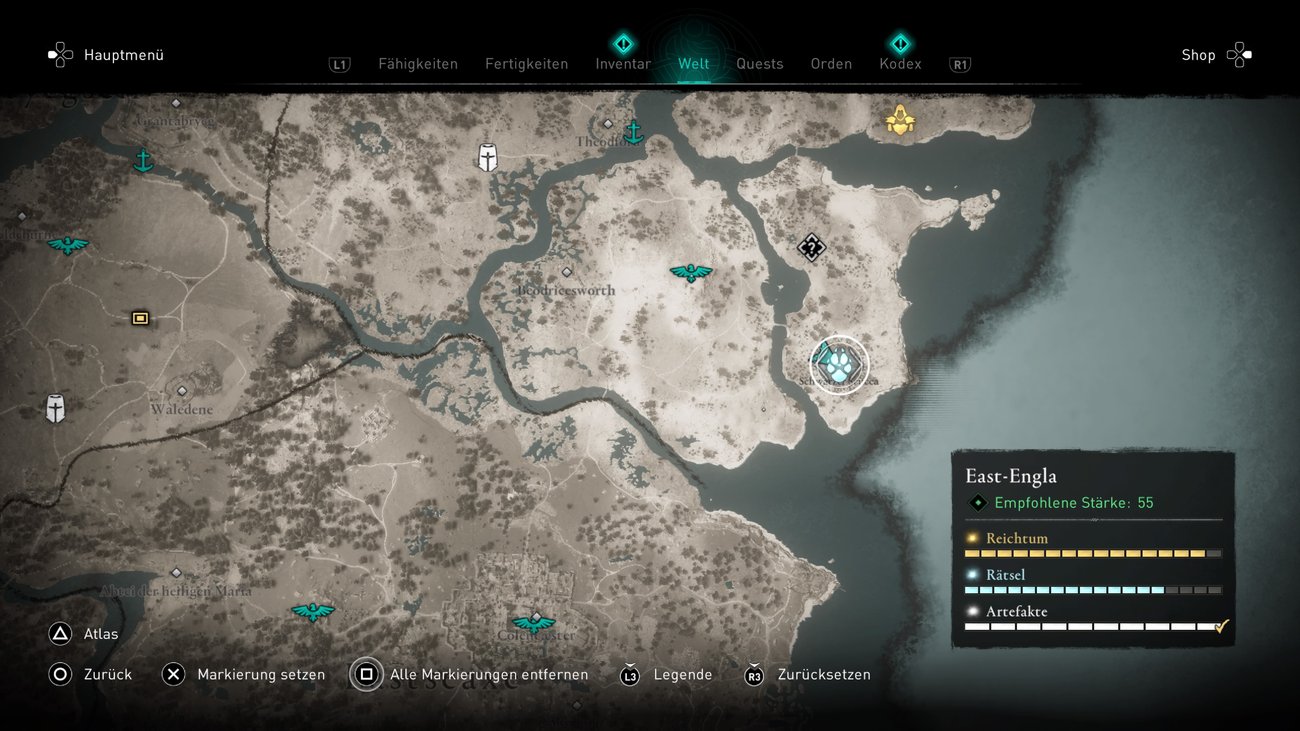Select the white helmet marker near Waledene
Image resolution: width=1300 pixels, height=731 pixels.
55,408
